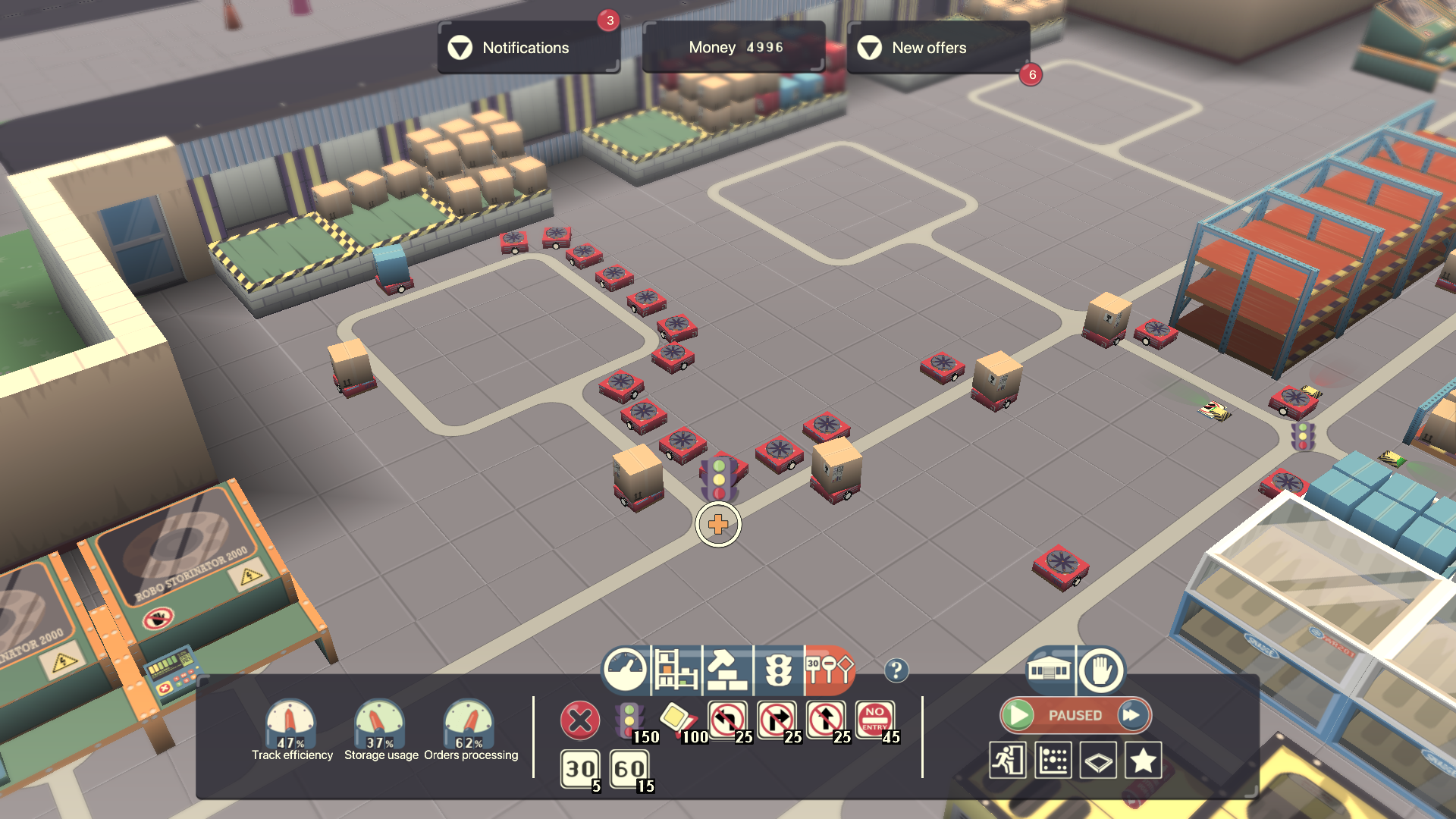Viewport: 1456px width, 819px height.
Task: Open the New offers panel
Action: pyautogui.click(x=869, y=48)
